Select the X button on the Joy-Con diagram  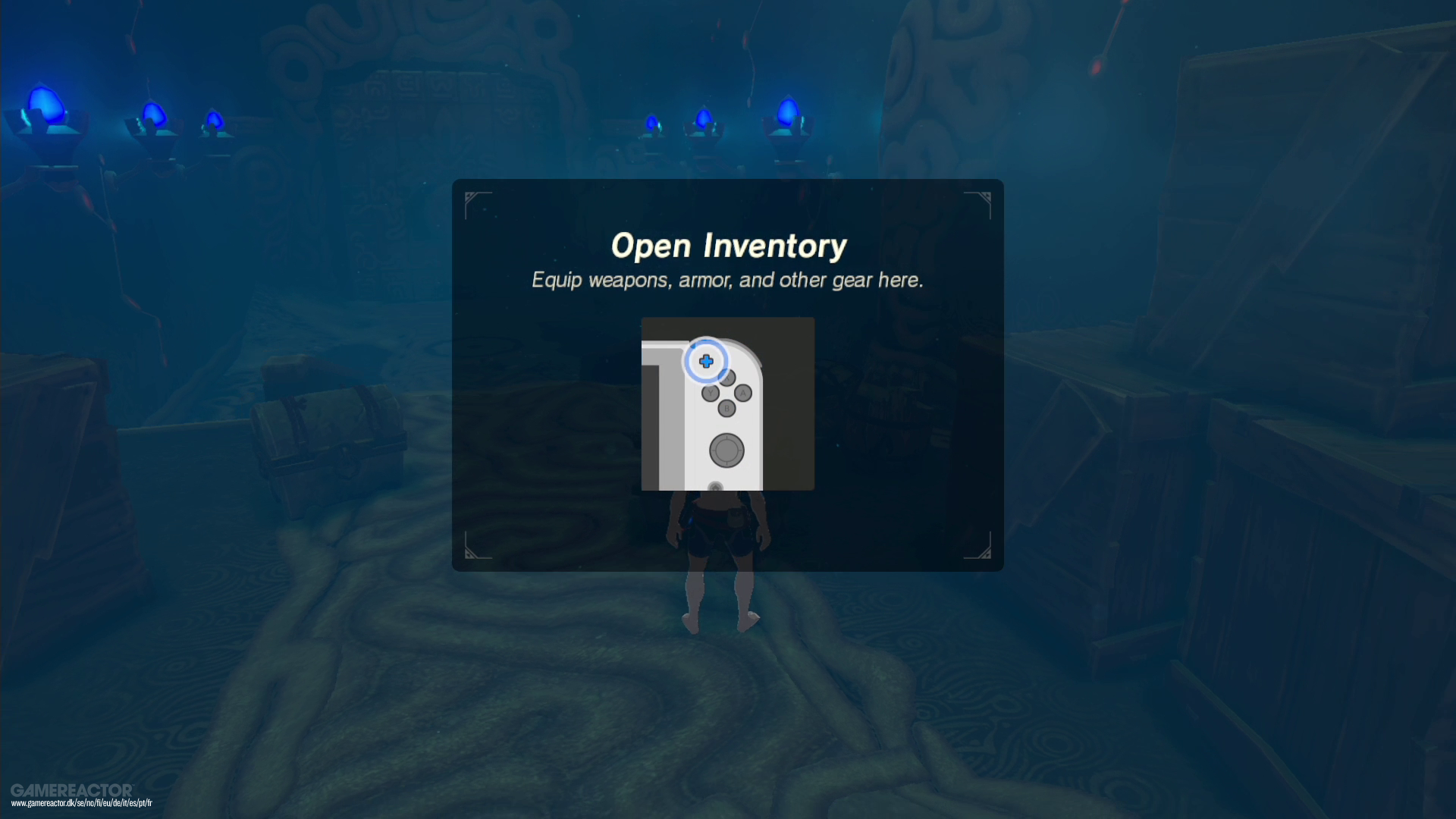(x=727, y=378)
